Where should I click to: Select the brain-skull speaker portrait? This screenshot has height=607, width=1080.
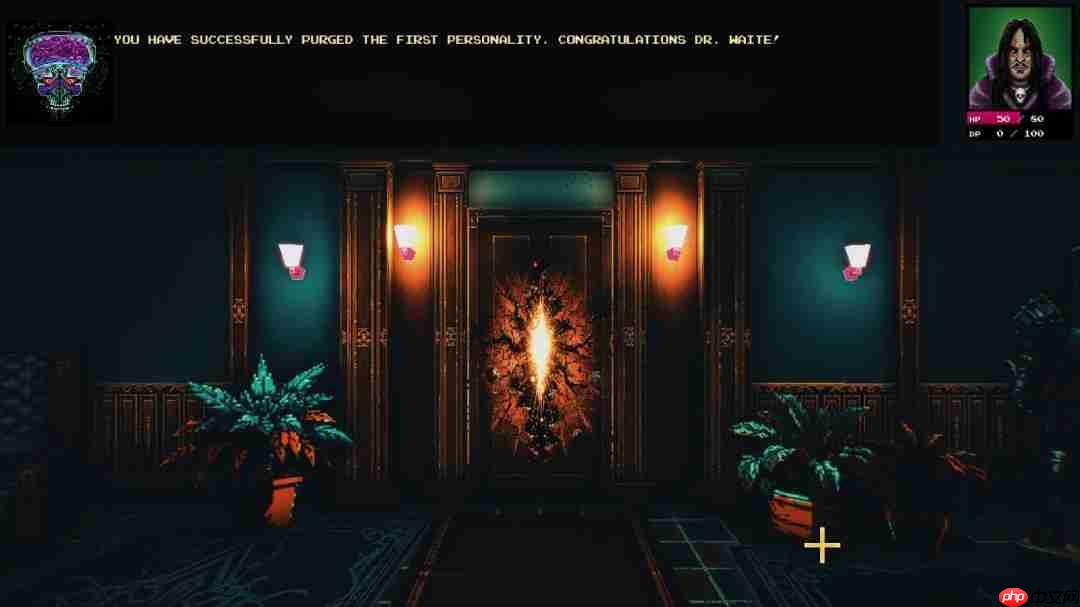59,72
